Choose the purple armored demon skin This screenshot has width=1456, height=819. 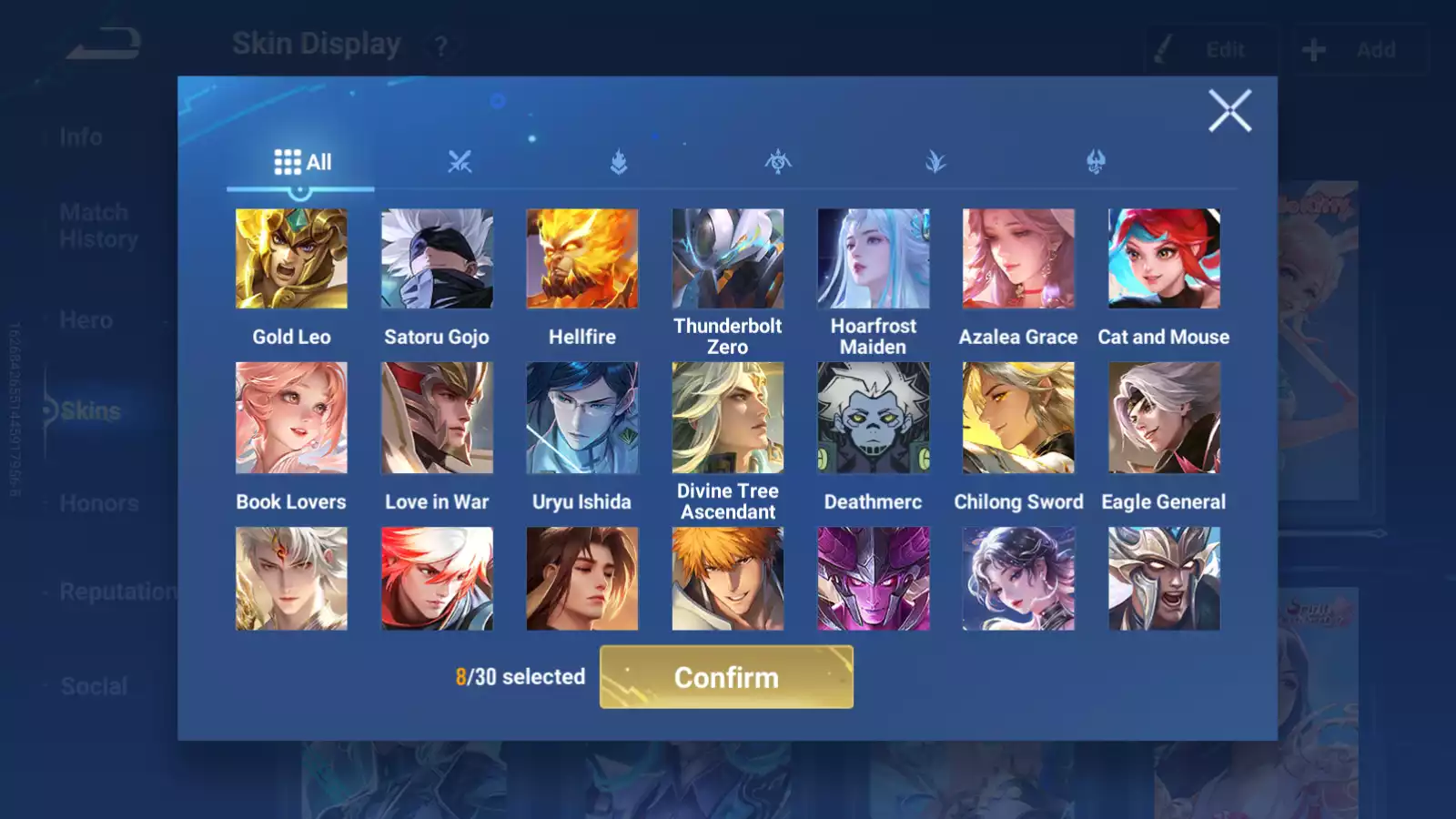click(x=874, y=579)
